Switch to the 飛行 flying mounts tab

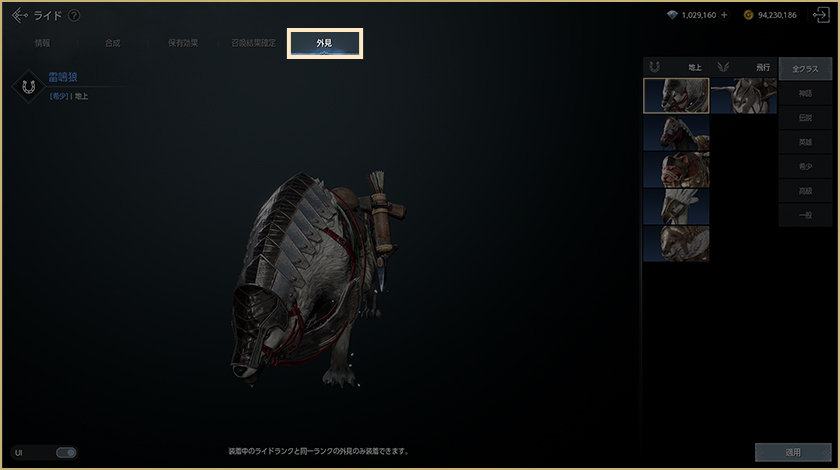click(744, 67)
